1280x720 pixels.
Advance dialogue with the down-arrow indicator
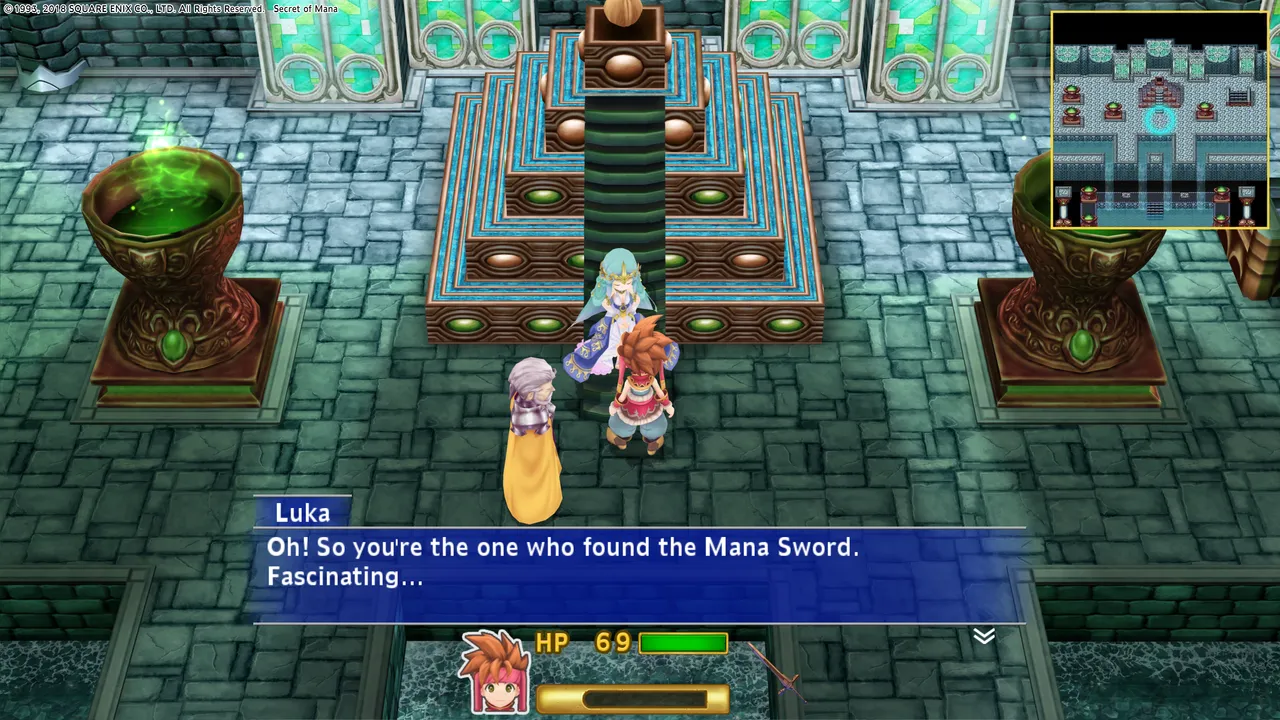pos(984,636)
